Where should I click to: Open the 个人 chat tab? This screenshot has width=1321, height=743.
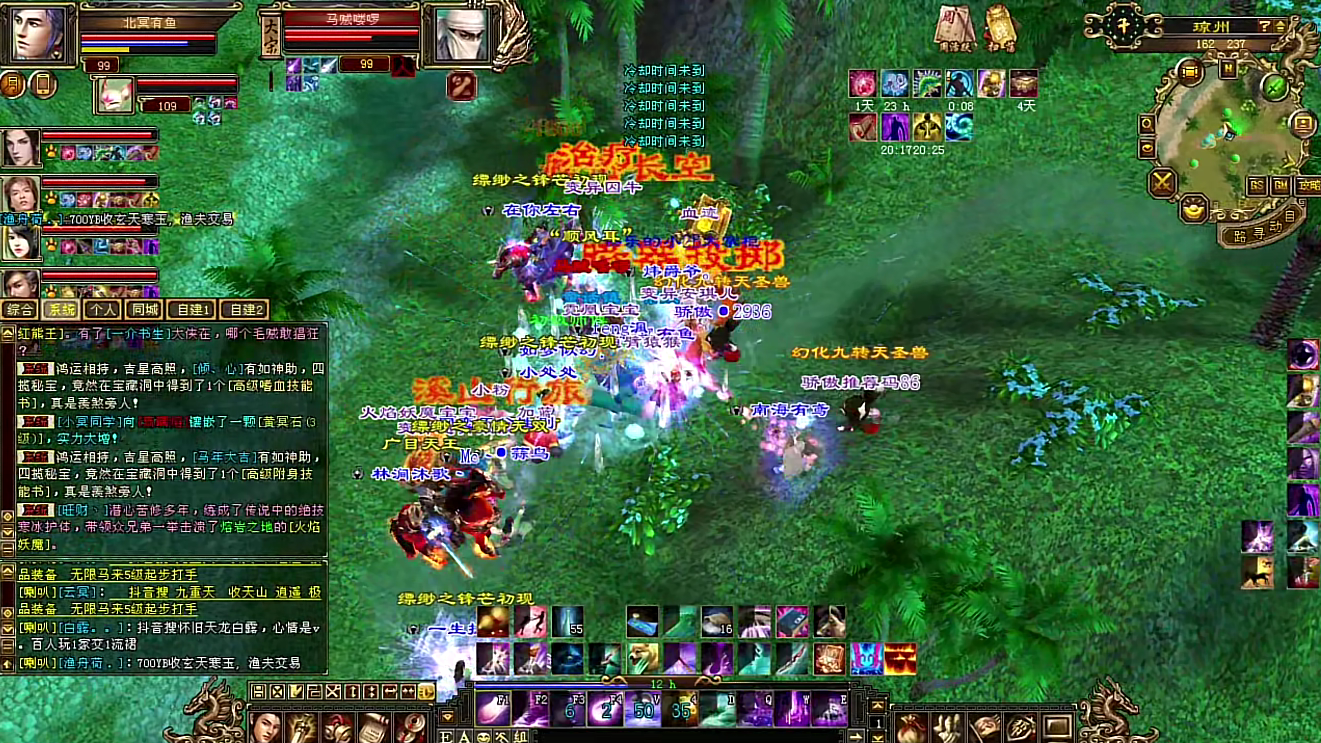[x=101, y=310]
